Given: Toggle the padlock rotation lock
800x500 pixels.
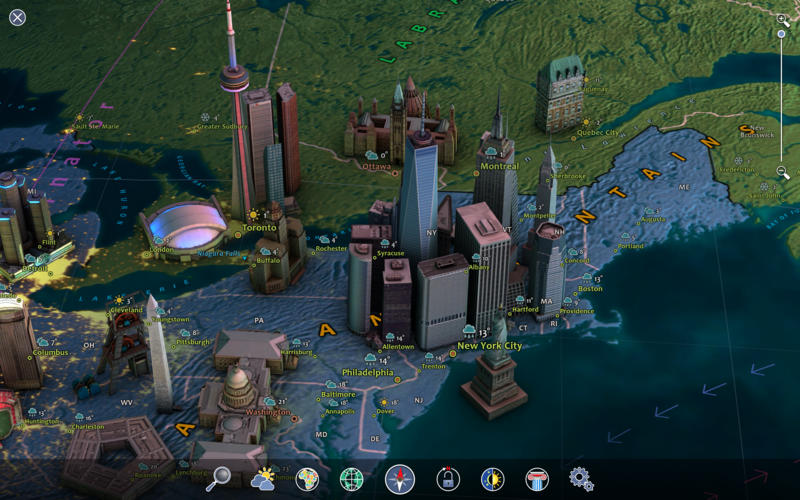Looking at the screenshot, I should click(x=448, y=479).
